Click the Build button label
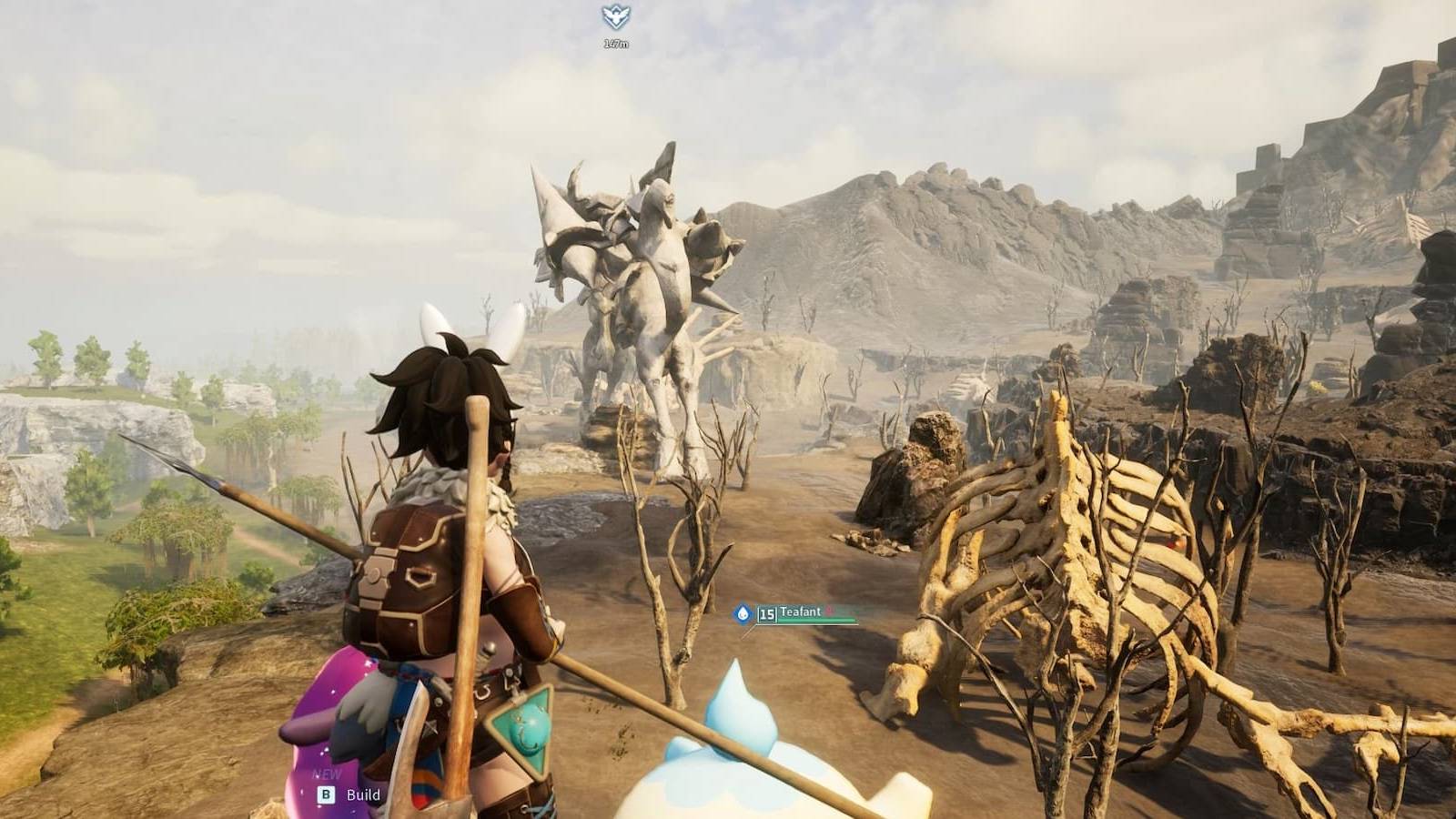This screenshot has height=819, width=1456. [x=361, y=794]
